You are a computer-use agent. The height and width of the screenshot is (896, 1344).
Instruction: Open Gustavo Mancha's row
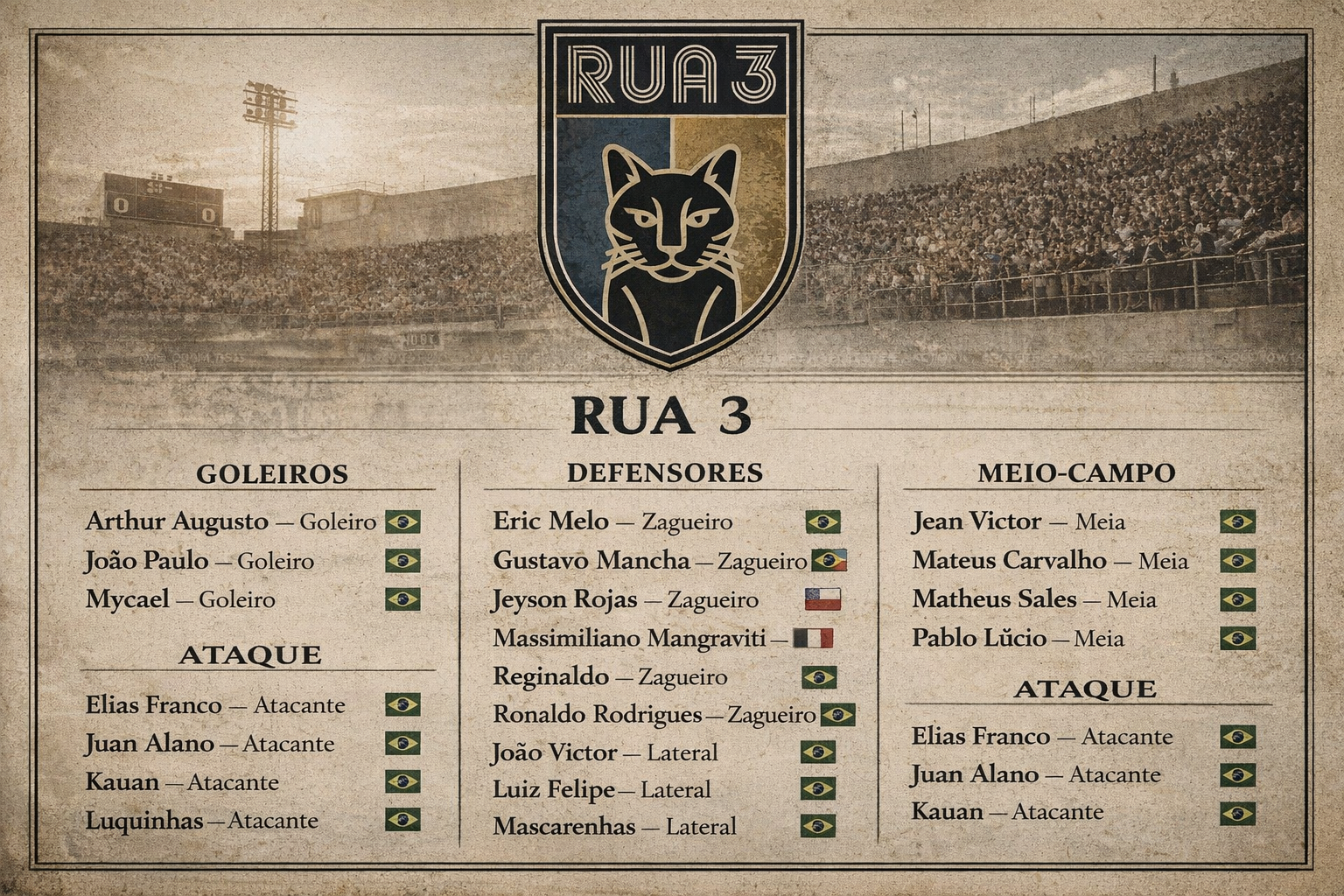coord(649,560)
